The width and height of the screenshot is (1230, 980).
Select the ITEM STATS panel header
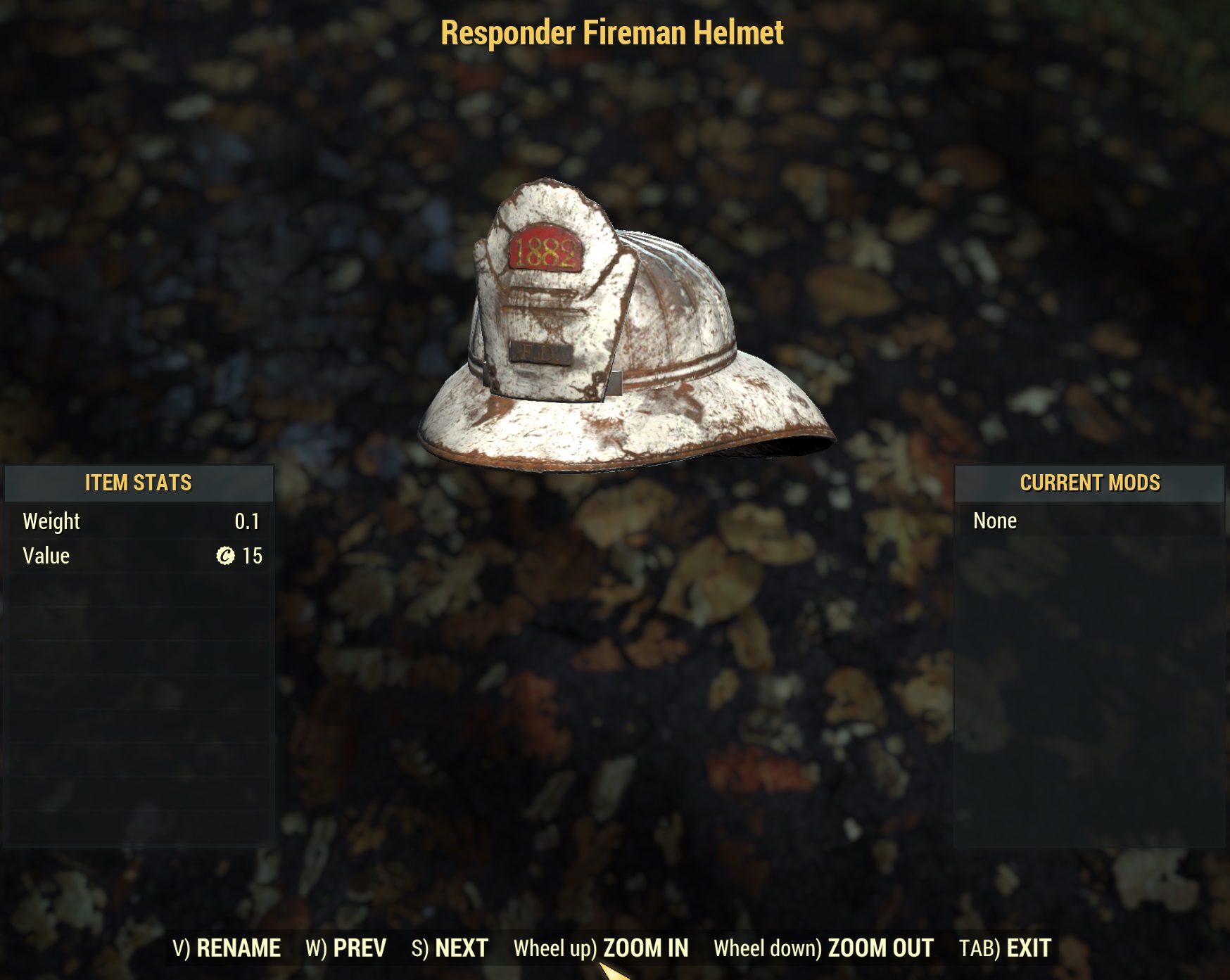138,483
